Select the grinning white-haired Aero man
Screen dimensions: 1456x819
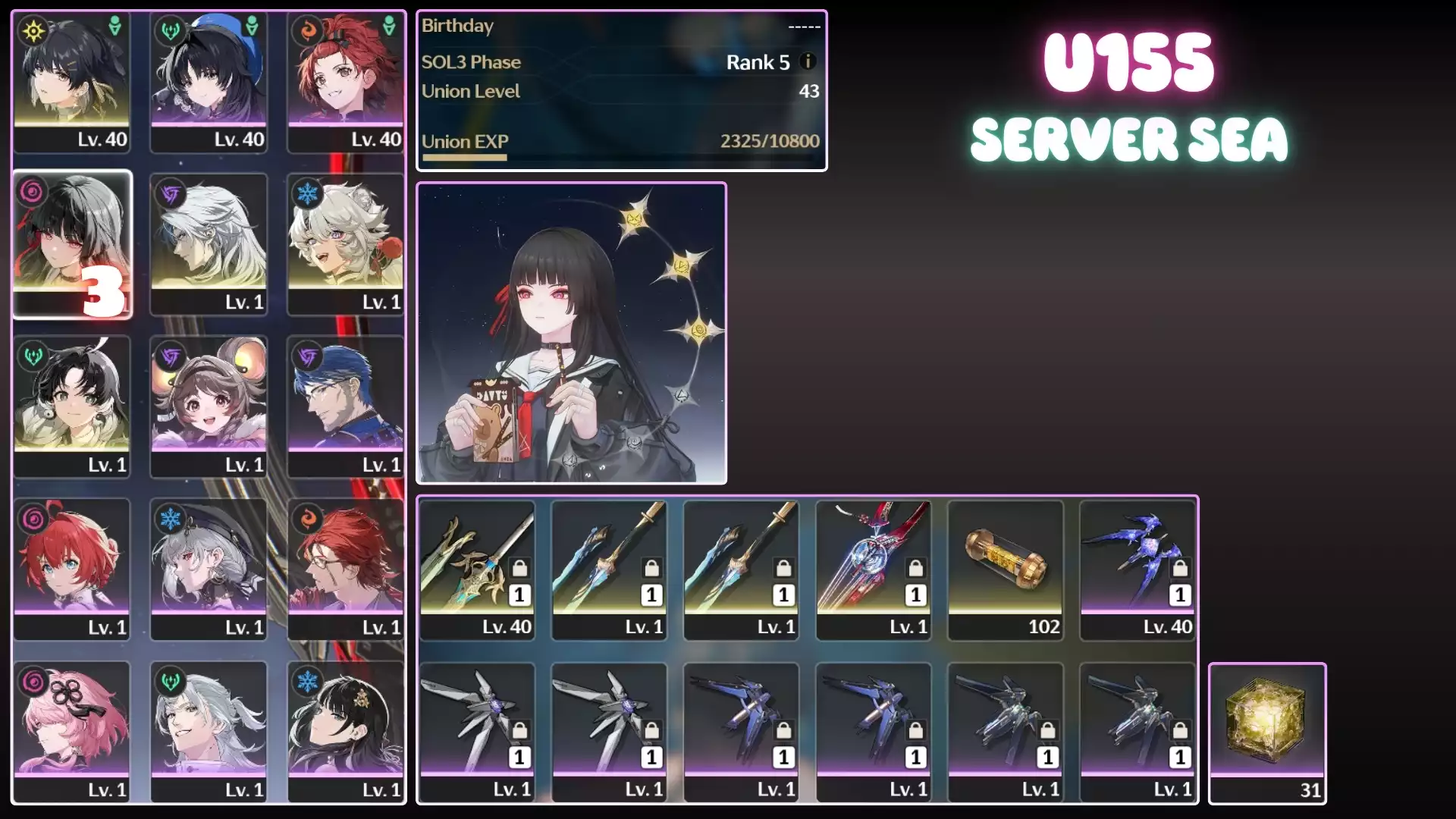click(x=209, y=732)
